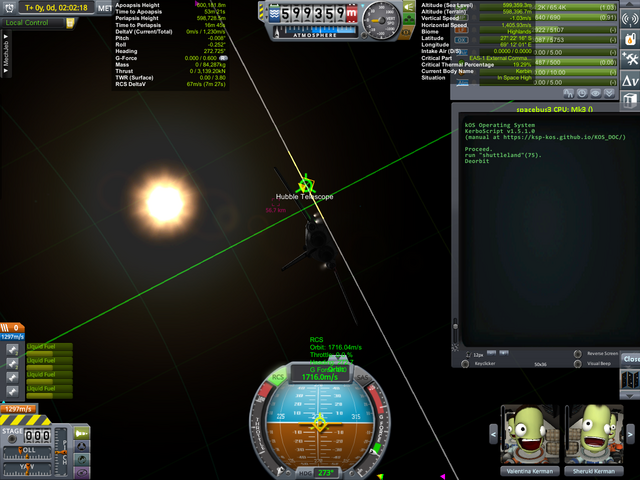
Task: Select the Hubble Telescope target marker
Action: pyautogui.click(x=307, y=186)
